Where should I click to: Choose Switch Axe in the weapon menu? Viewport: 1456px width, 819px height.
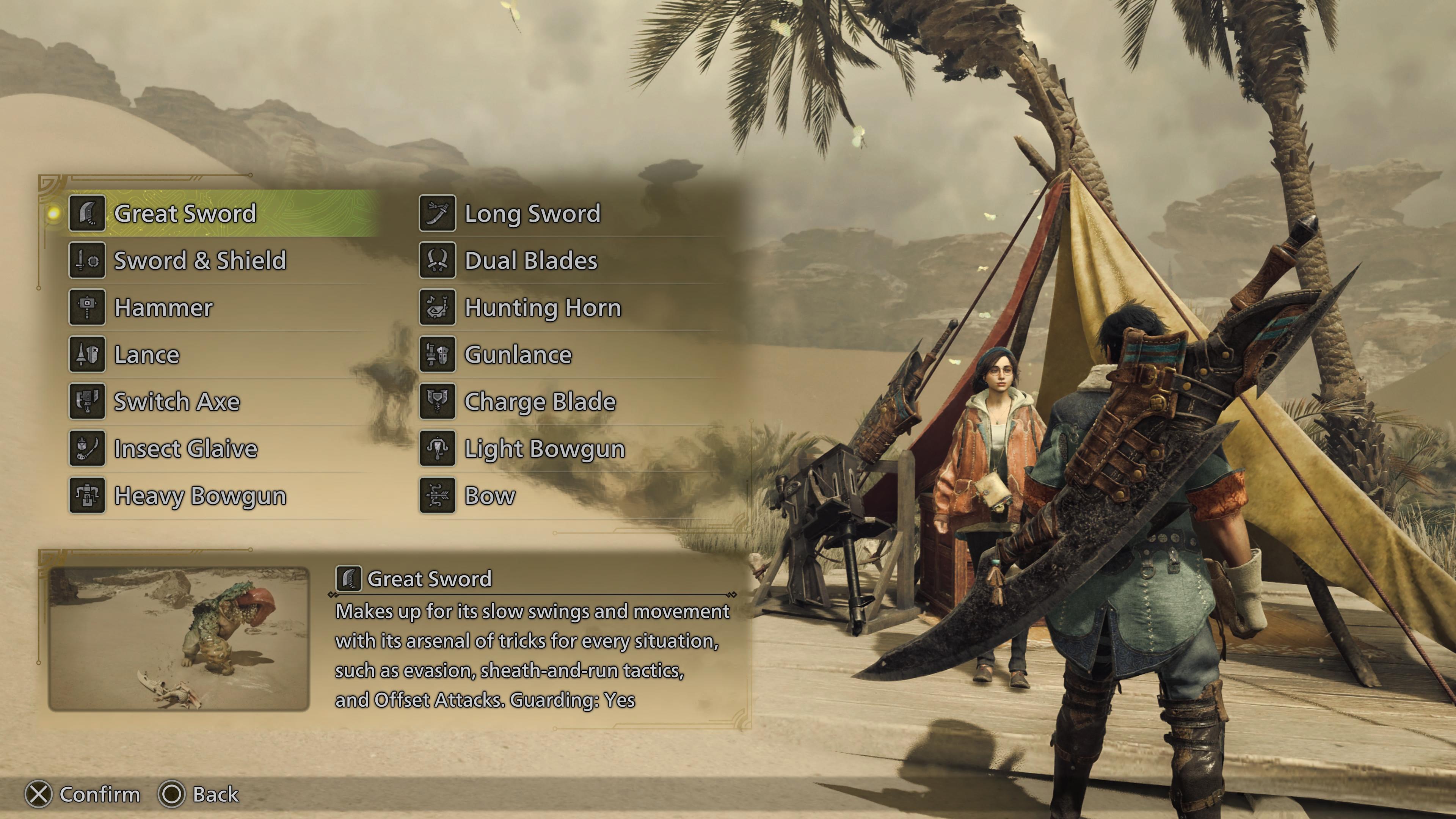pos(176,402)
